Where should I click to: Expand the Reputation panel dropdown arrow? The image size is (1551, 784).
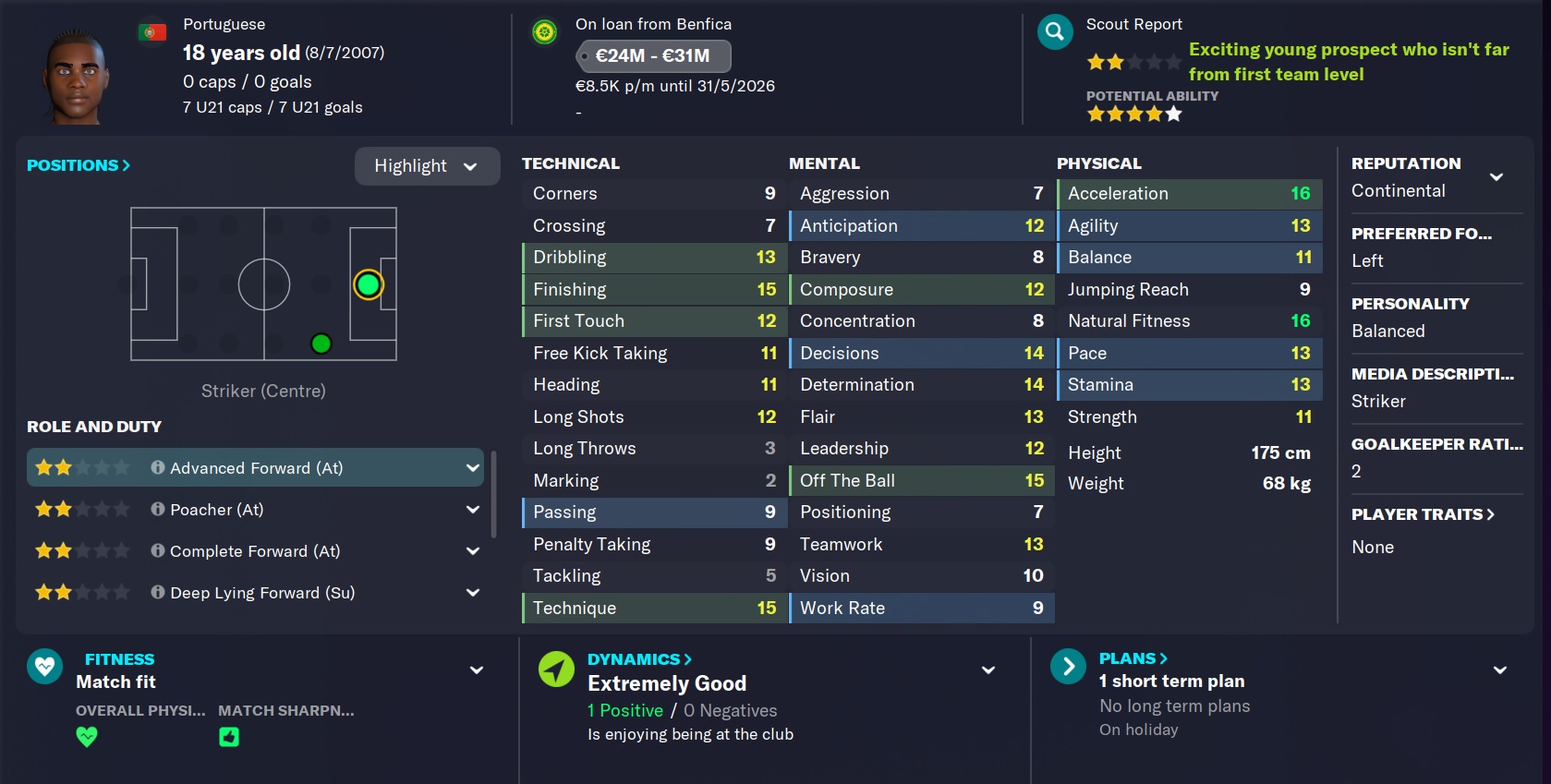1496,176
